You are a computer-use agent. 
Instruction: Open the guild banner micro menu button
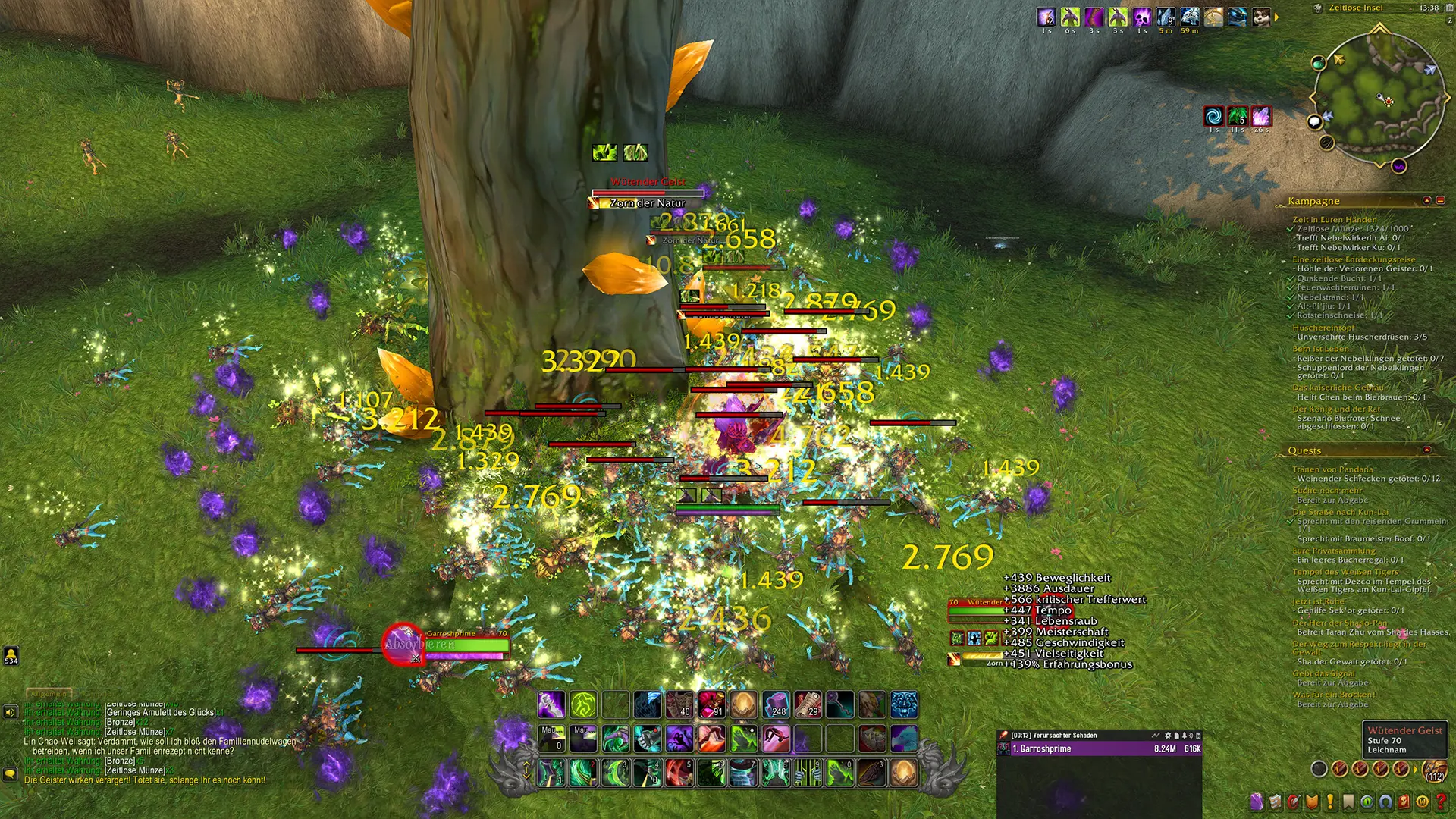(1311, 802)
